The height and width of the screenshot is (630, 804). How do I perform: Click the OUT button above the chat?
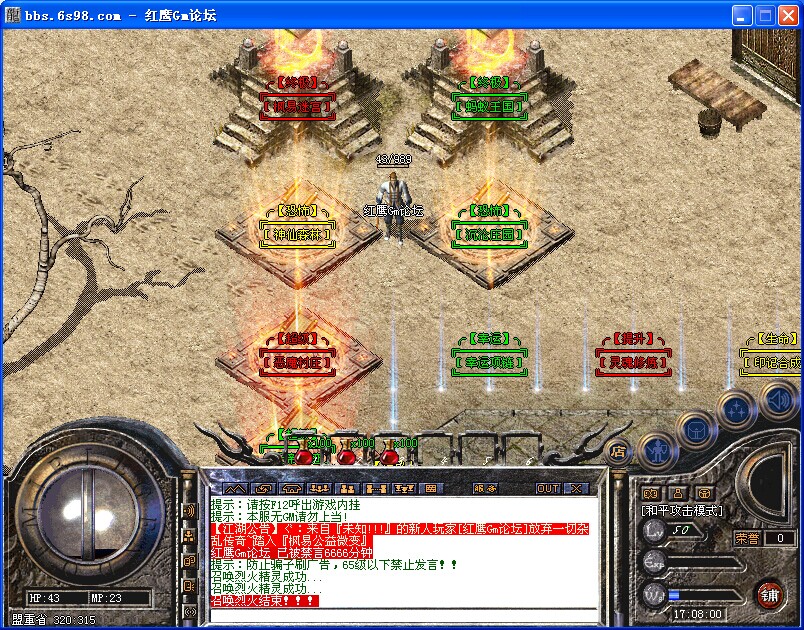(548, 488)
